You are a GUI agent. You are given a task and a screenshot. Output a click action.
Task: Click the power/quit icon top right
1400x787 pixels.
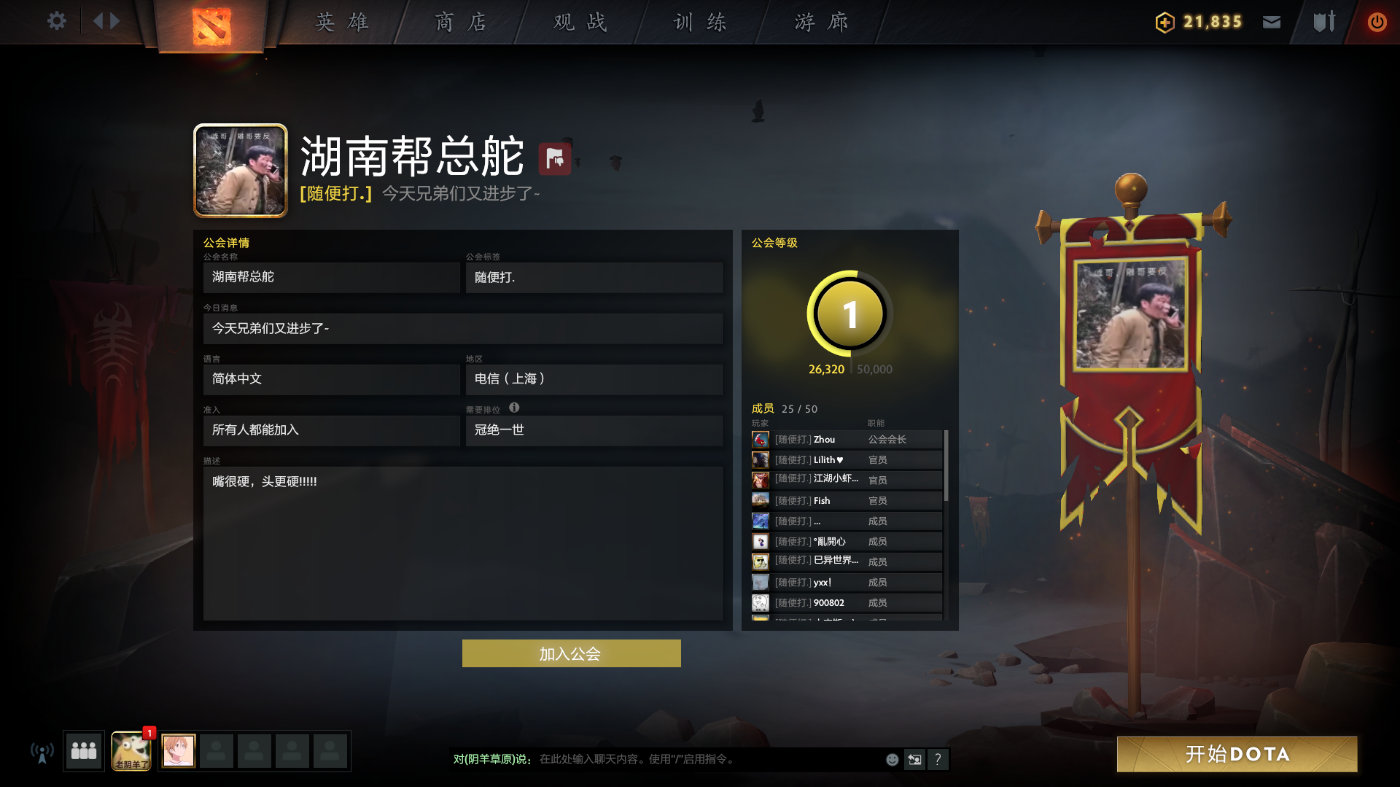(1377, 20)
